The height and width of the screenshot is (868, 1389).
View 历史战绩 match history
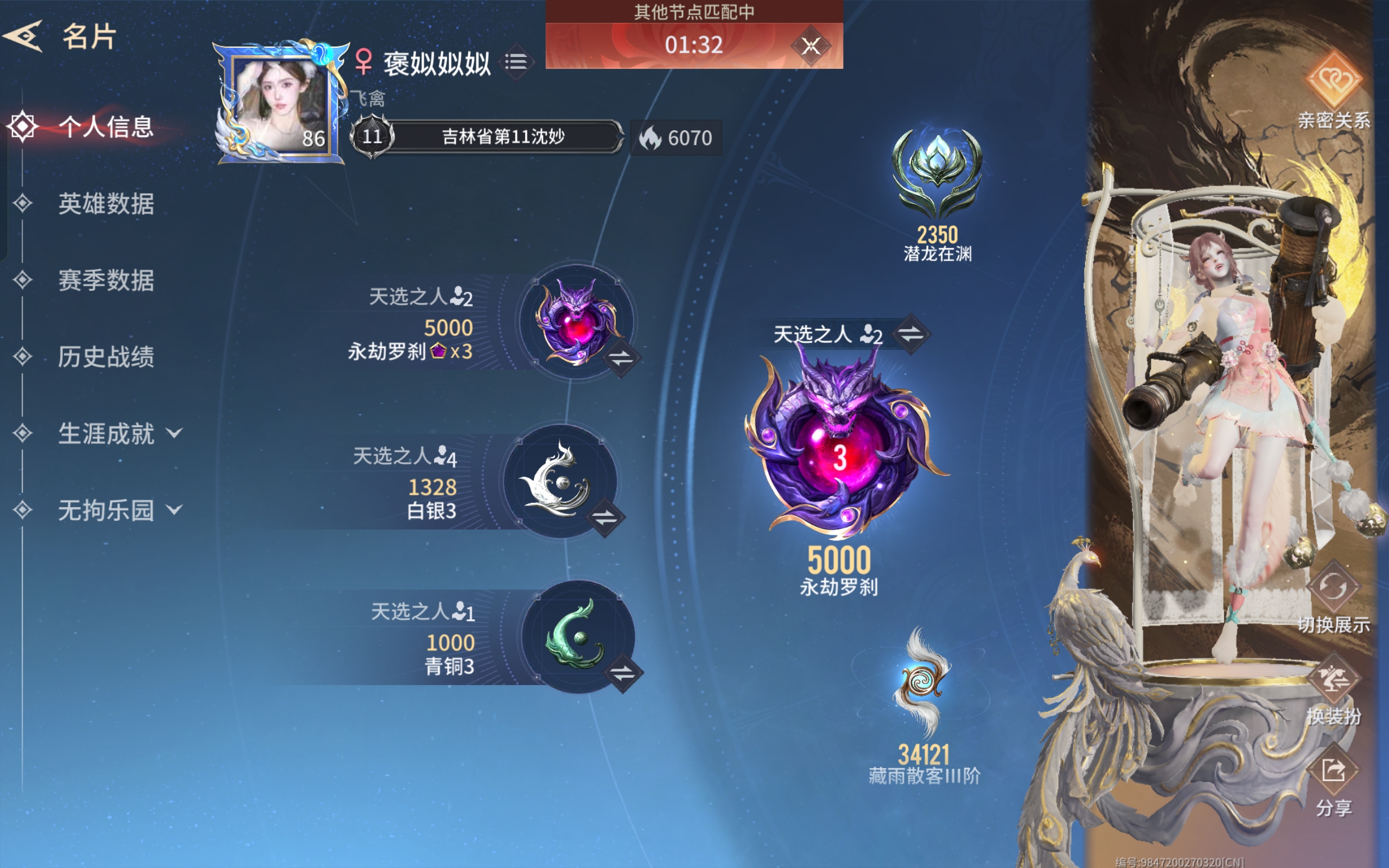point(106,357)
